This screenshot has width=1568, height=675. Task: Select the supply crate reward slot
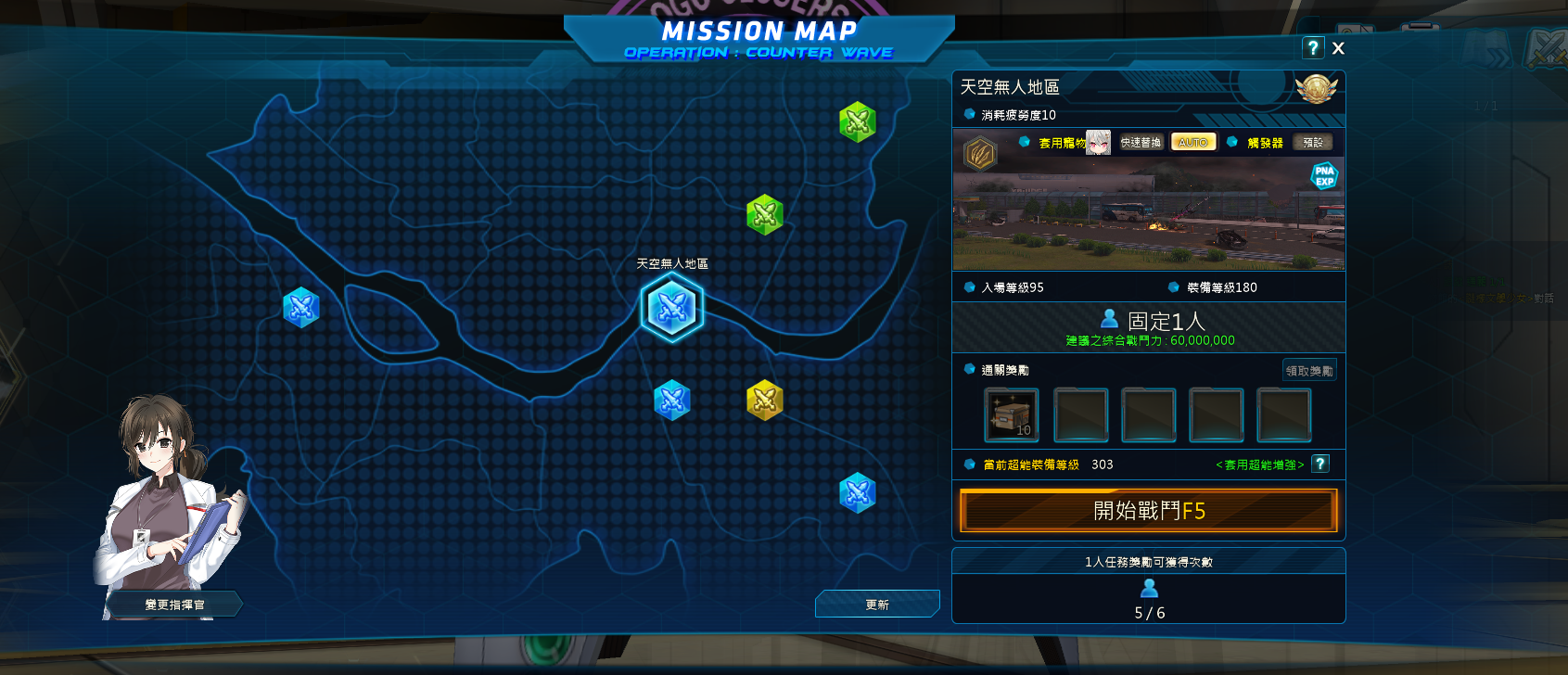[x=1011, y=414]
